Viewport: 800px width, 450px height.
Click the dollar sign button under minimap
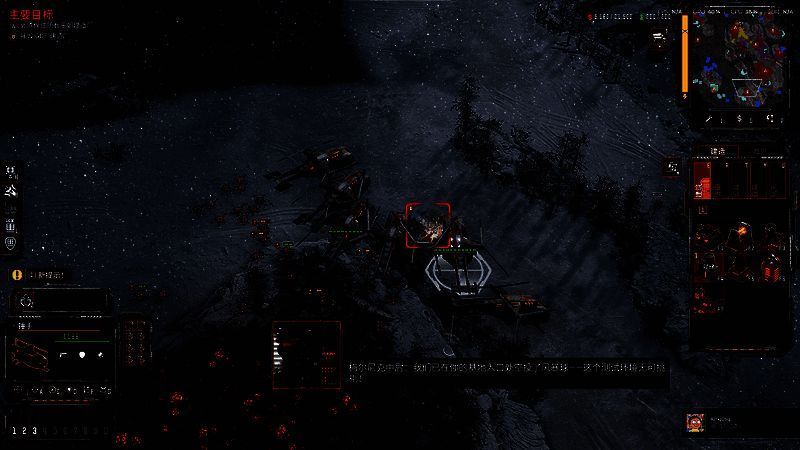click(739, 119)
